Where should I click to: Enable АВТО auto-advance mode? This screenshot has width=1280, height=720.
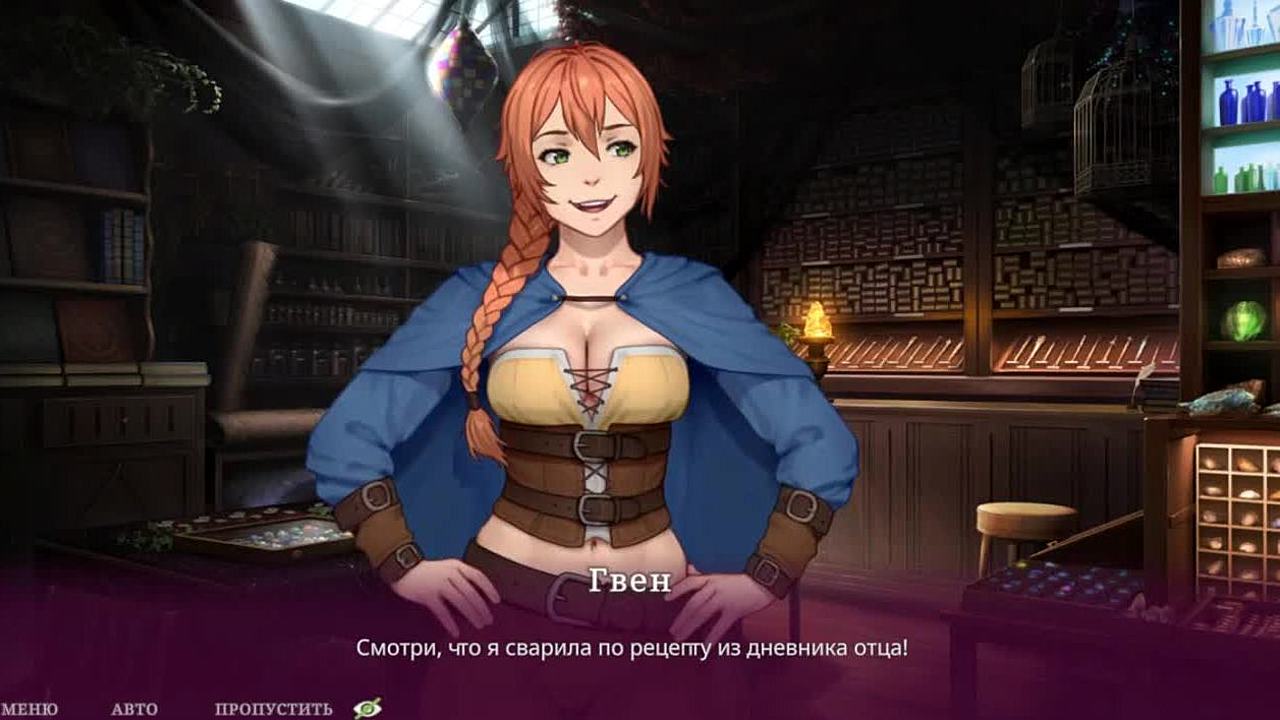(x=134, y=709)
